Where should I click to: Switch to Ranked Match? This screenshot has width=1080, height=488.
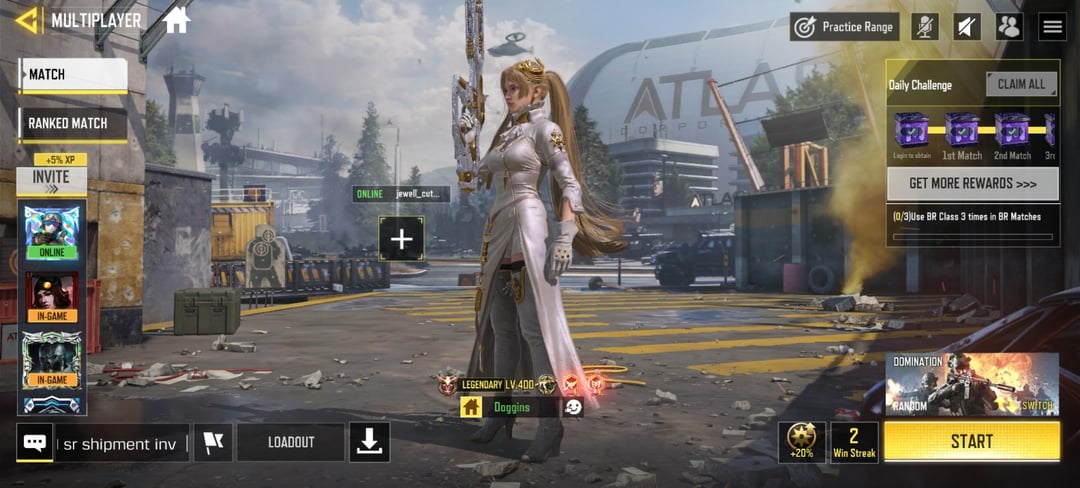click(x=73, y=124)
